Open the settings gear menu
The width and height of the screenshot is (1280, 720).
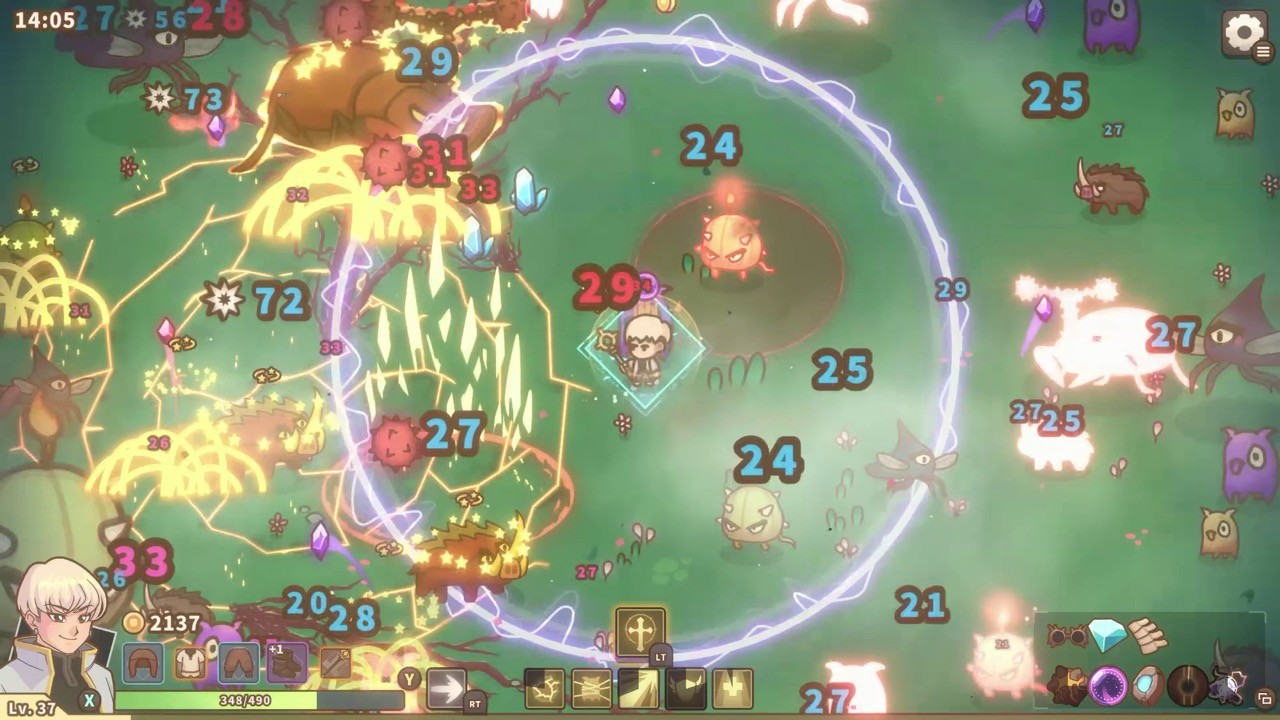point(1243,34)
